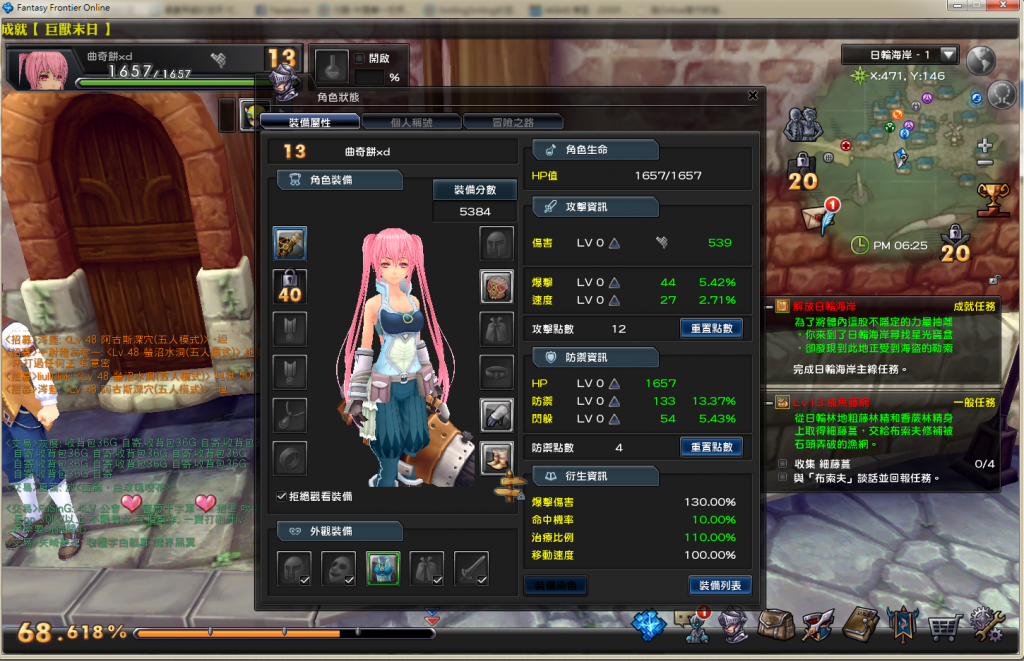1024x661 pixels.
Task: Select the equipped boots slot
Action: pyautogui.click(x=497, y=457)
